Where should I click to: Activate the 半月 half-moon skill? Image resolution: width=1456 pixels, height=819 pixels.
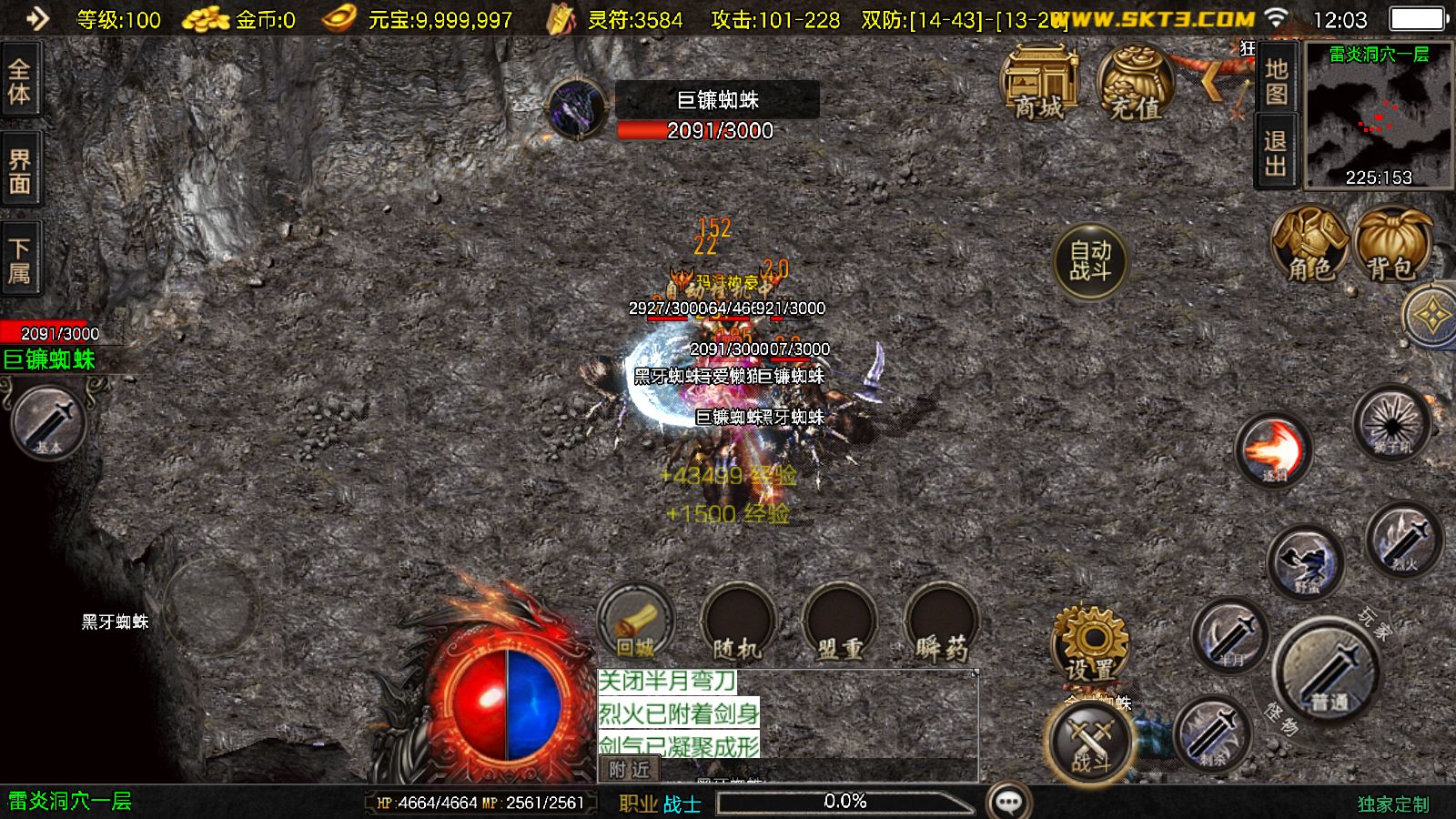coord(1229,635)
